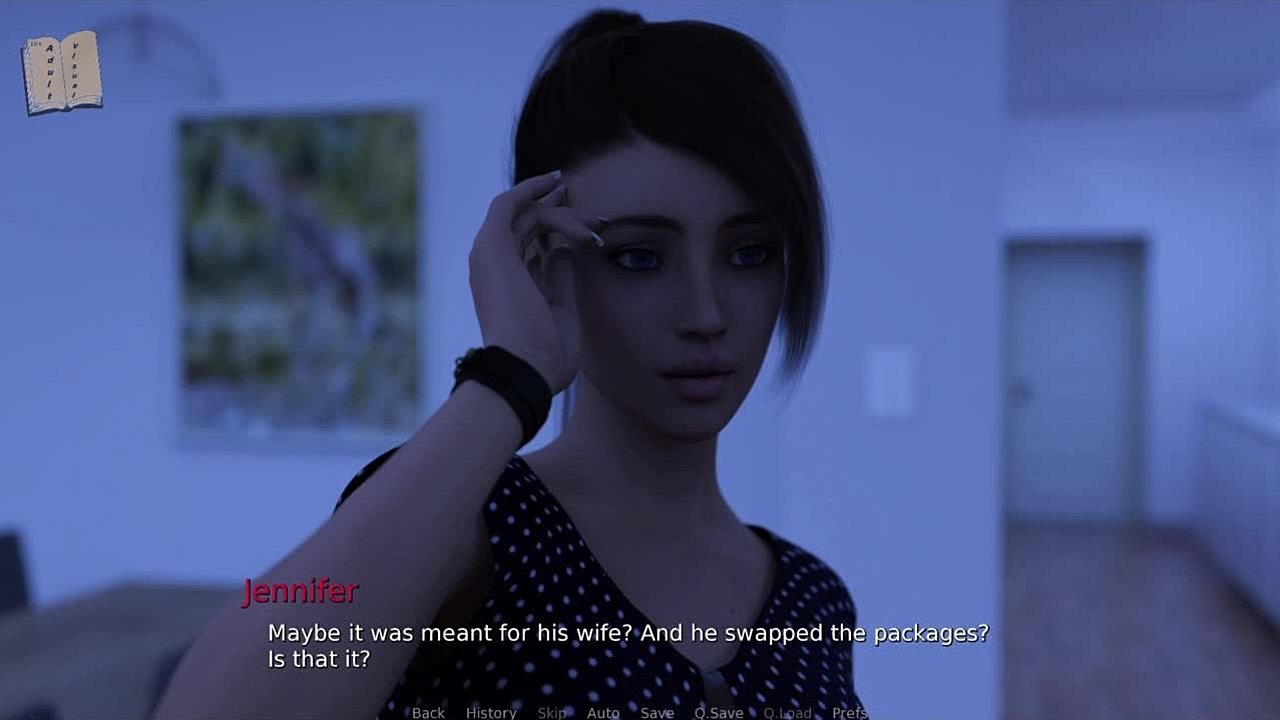Toggle Auto dialogue advance

click(603, 712)
